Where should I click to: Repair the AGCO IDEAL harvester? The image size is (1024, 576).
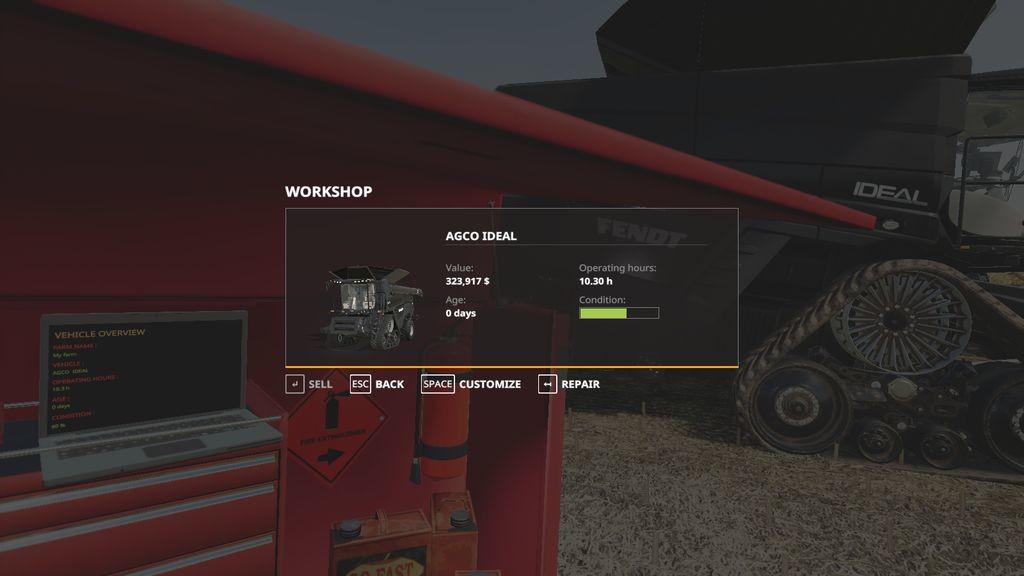[x=569, y=384]
